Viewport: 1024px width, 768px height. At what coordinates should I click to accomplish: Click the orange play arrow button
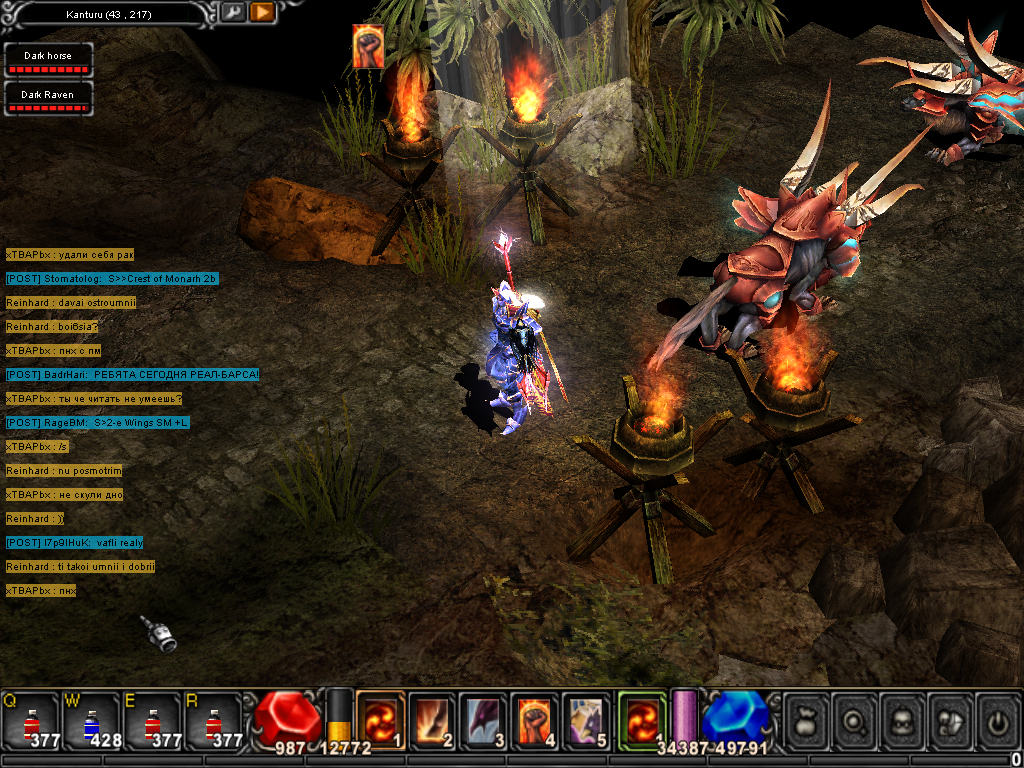pyautogui.click(x=262, y=13)
